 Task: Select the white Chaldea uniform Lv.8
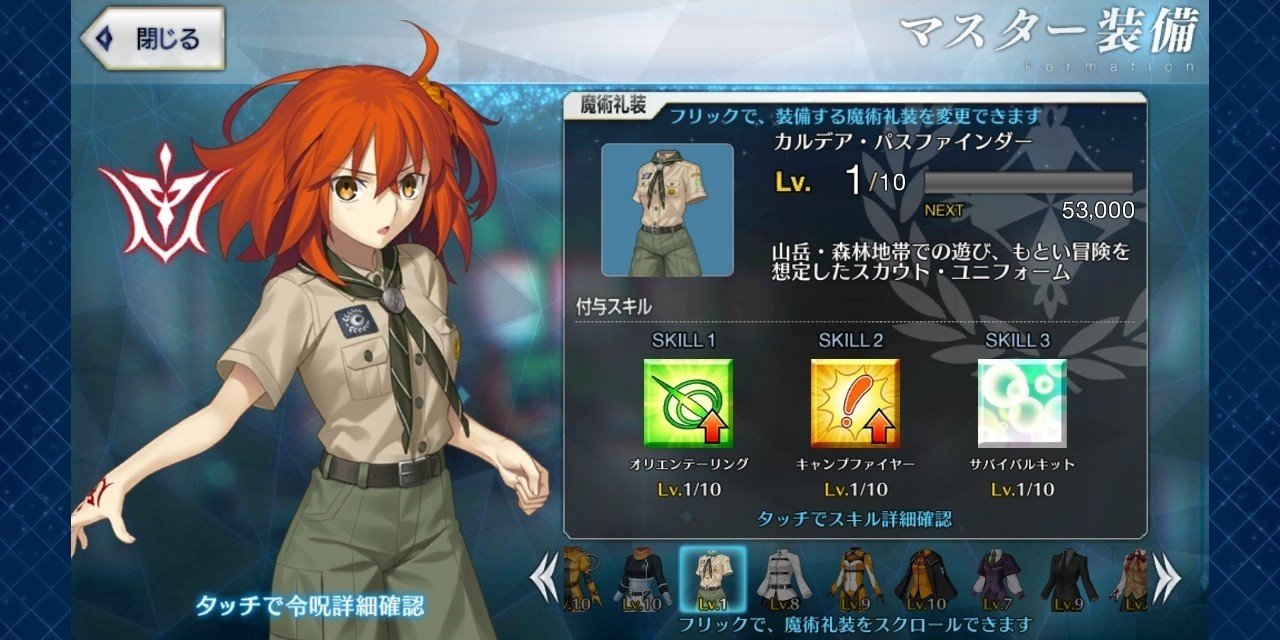pyautogui.click(x=783, y=580)
